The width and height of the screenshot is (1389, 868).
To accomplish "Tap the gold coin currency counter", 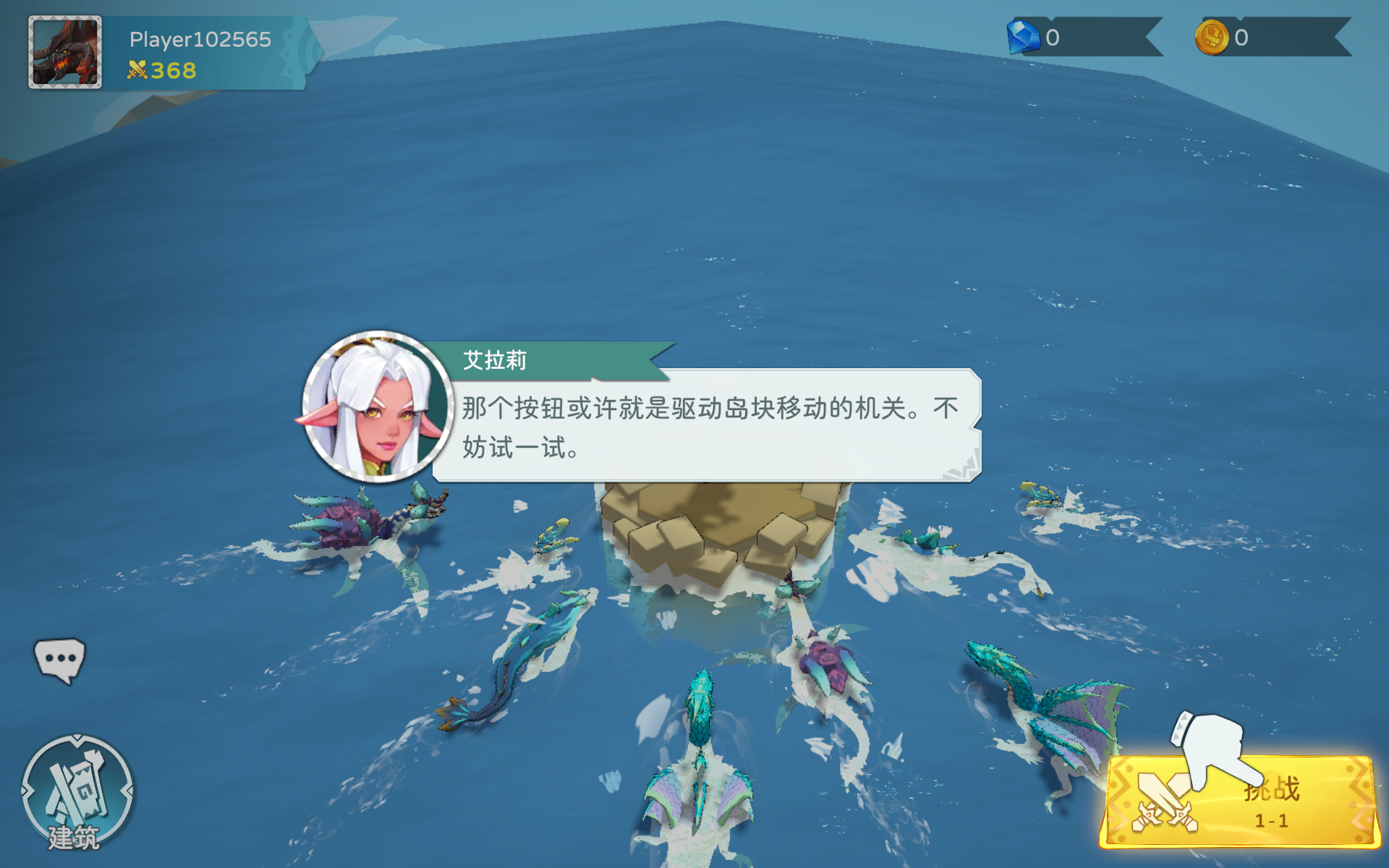I will point(1271,38).
